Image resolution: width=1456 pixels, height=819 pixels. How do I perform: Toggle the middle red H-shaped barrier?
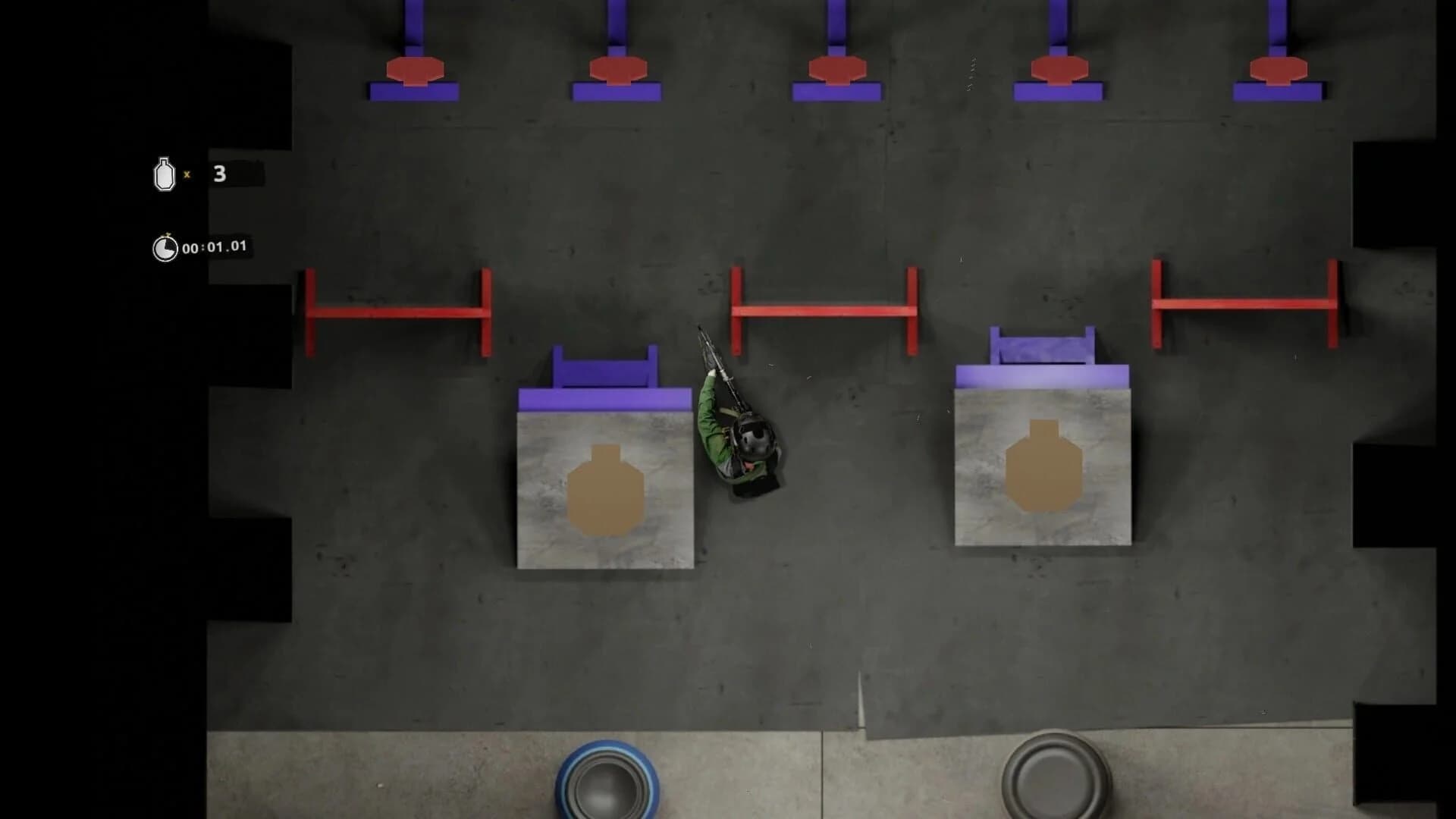824,309
